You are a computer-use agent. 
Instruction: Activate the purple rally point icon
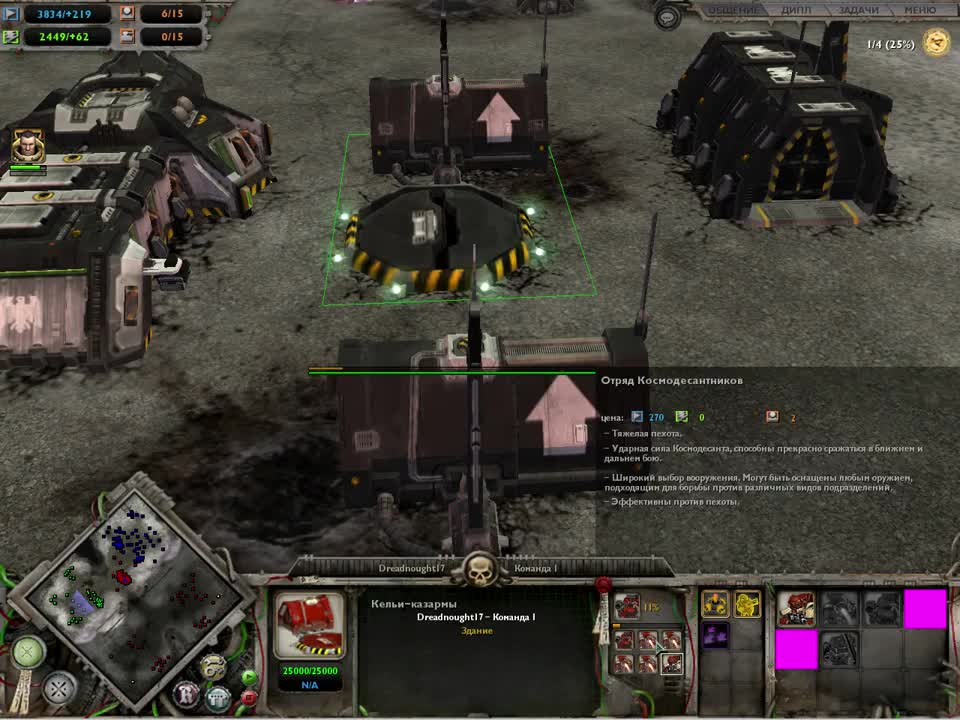[x=714, y=636]
